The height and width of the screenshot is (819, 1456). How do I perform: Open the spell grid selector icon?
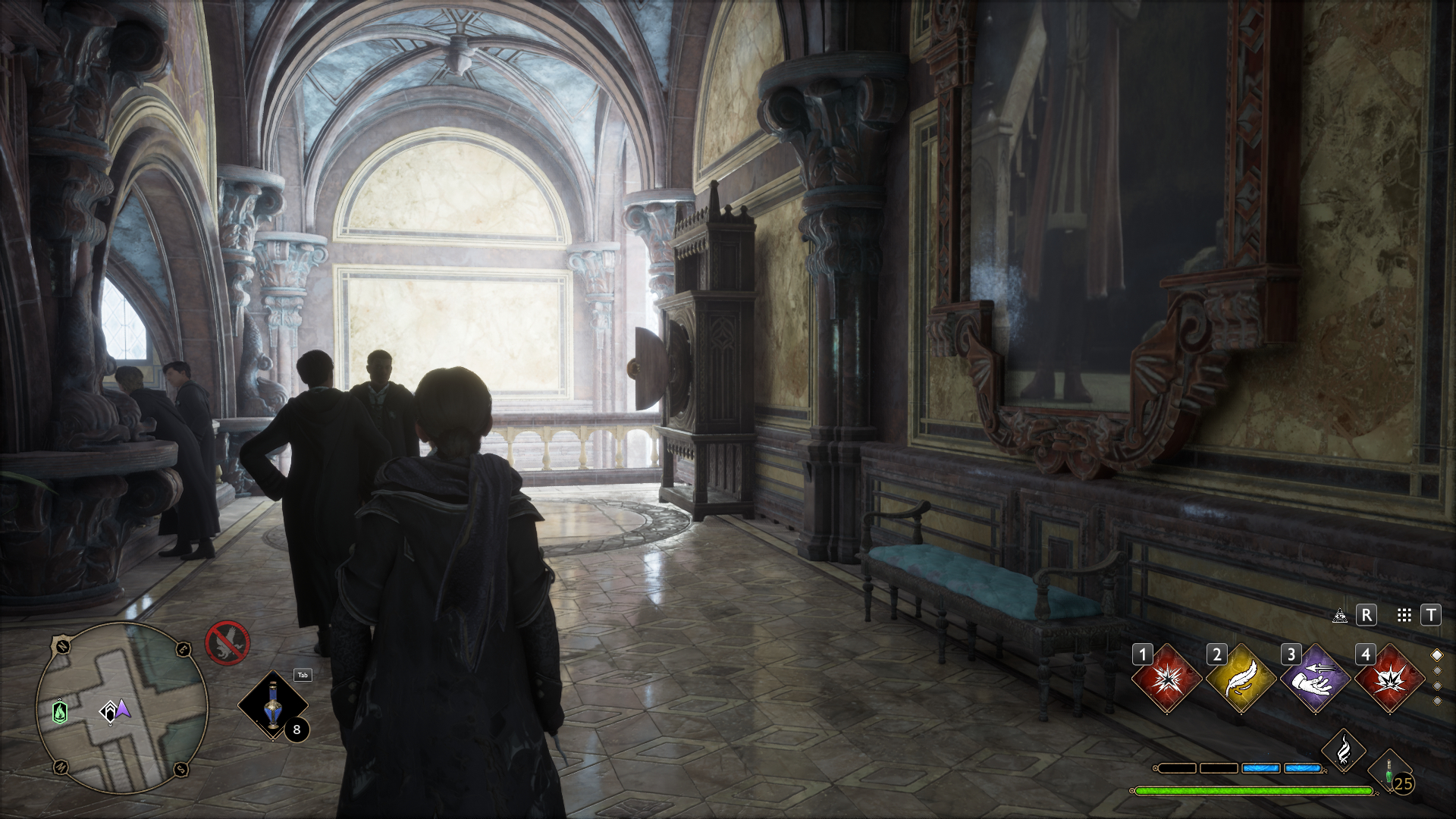point(1404,615)
